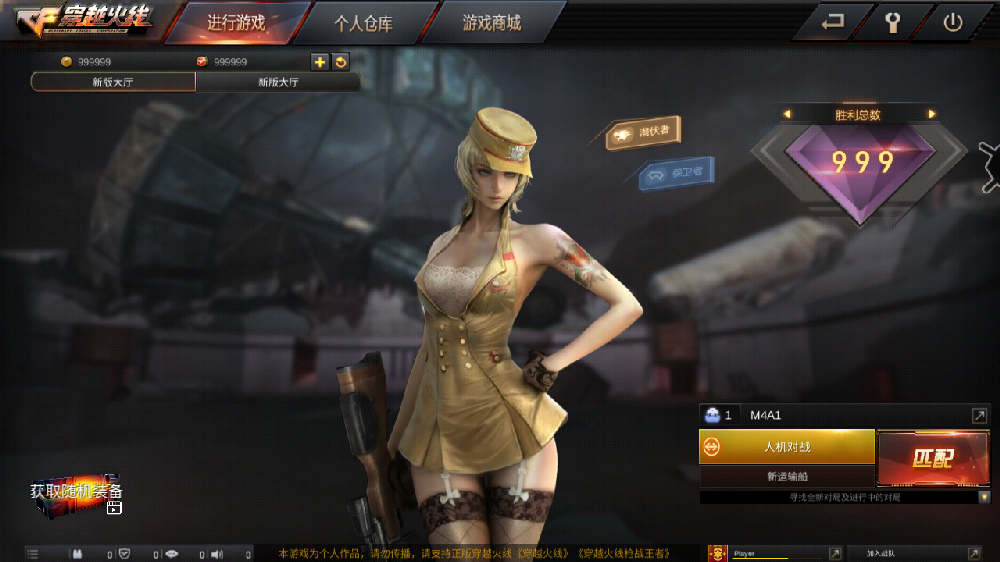Image resolution: width=1000 pixels, height=562 pixels.
Task: Click 获取随机装备 crate
Action: tap(77, 497)
